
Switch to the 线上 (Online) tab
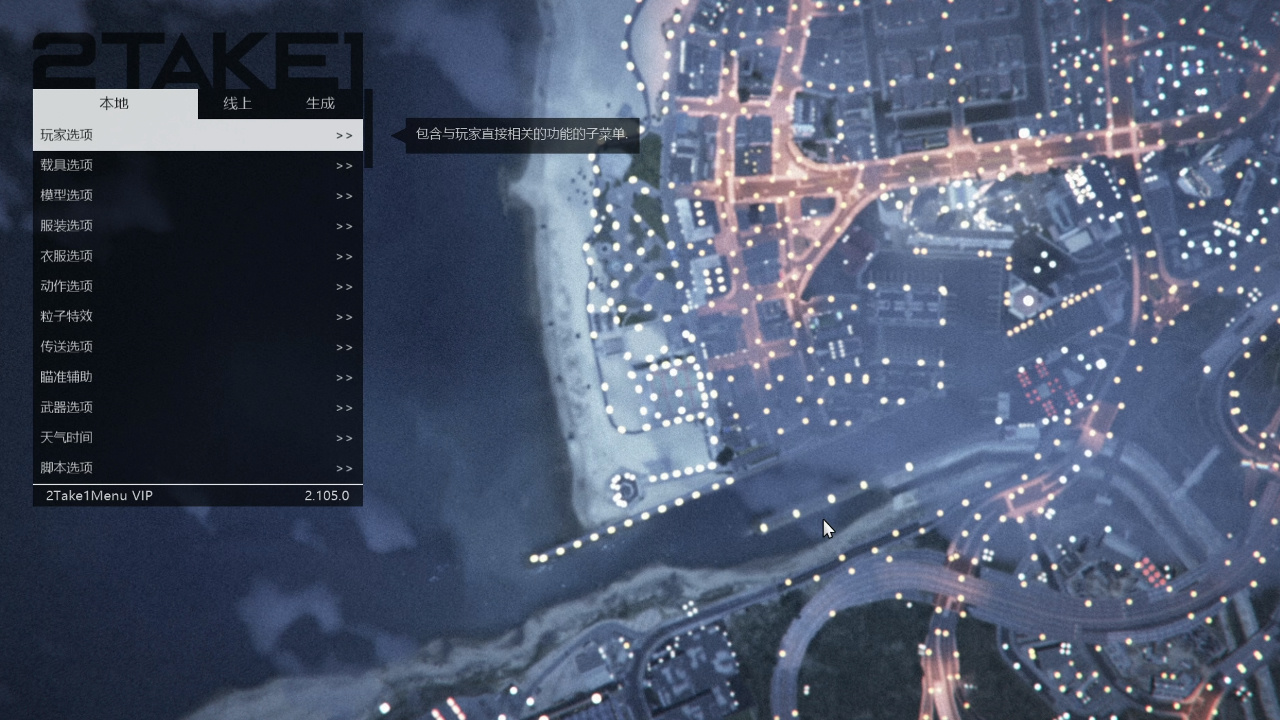(236, 102)
